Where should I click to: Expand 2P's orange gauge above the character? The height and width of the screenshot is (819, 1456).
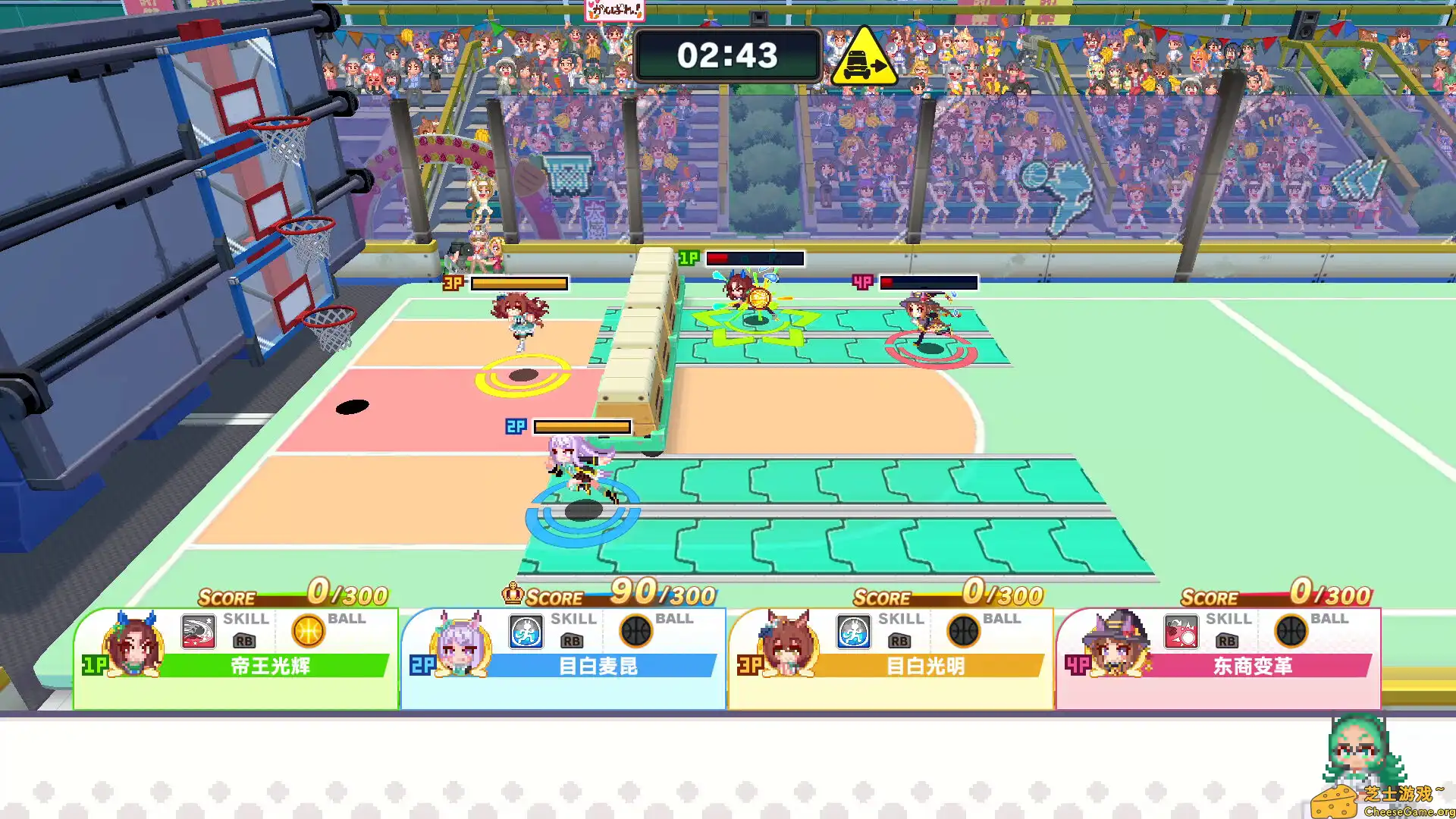pyautogui.click(x=583, y=426)
